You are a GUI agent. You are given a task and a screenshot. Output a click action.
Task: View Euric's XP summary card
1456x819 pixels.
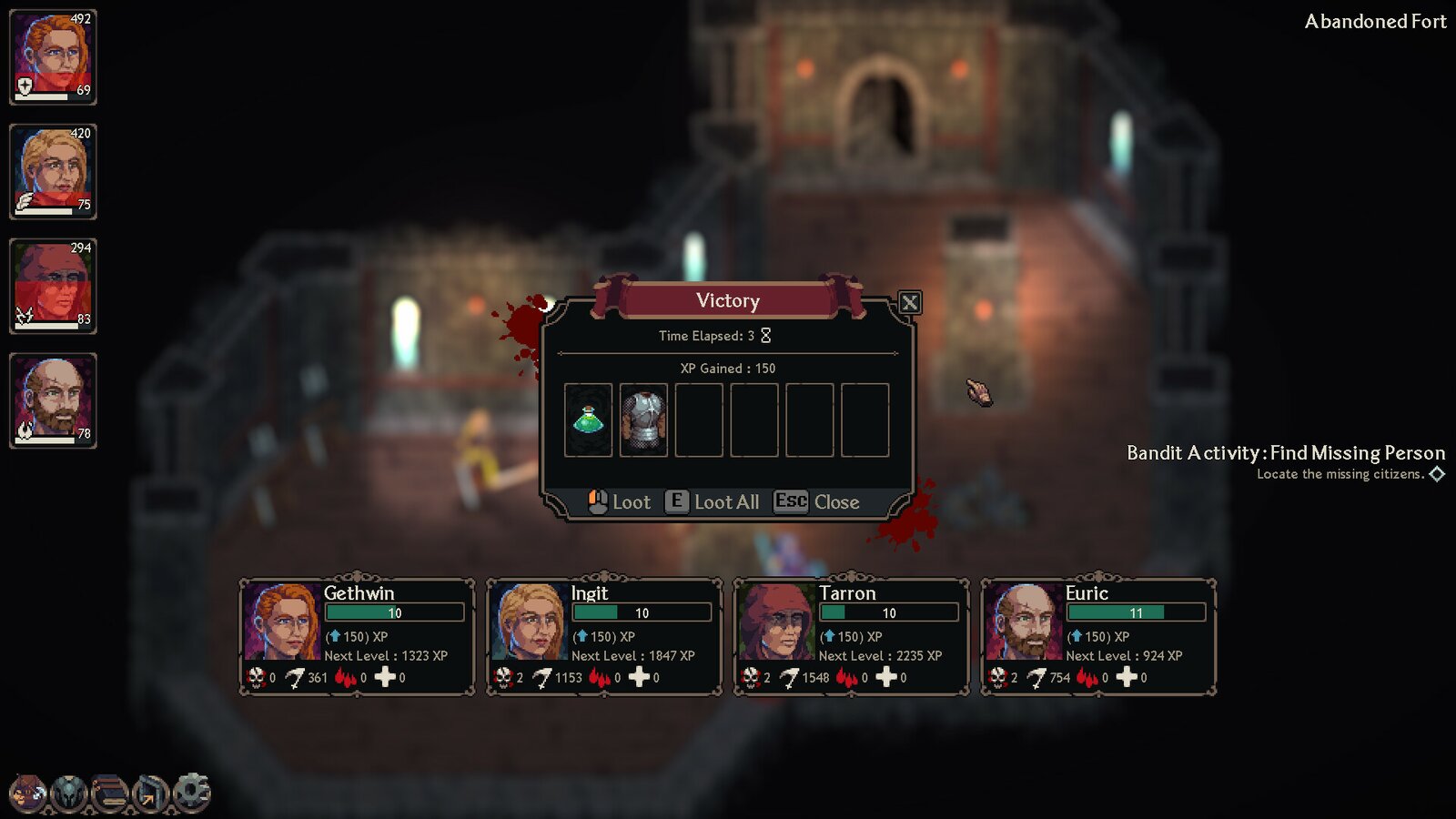pos(1098,637)
